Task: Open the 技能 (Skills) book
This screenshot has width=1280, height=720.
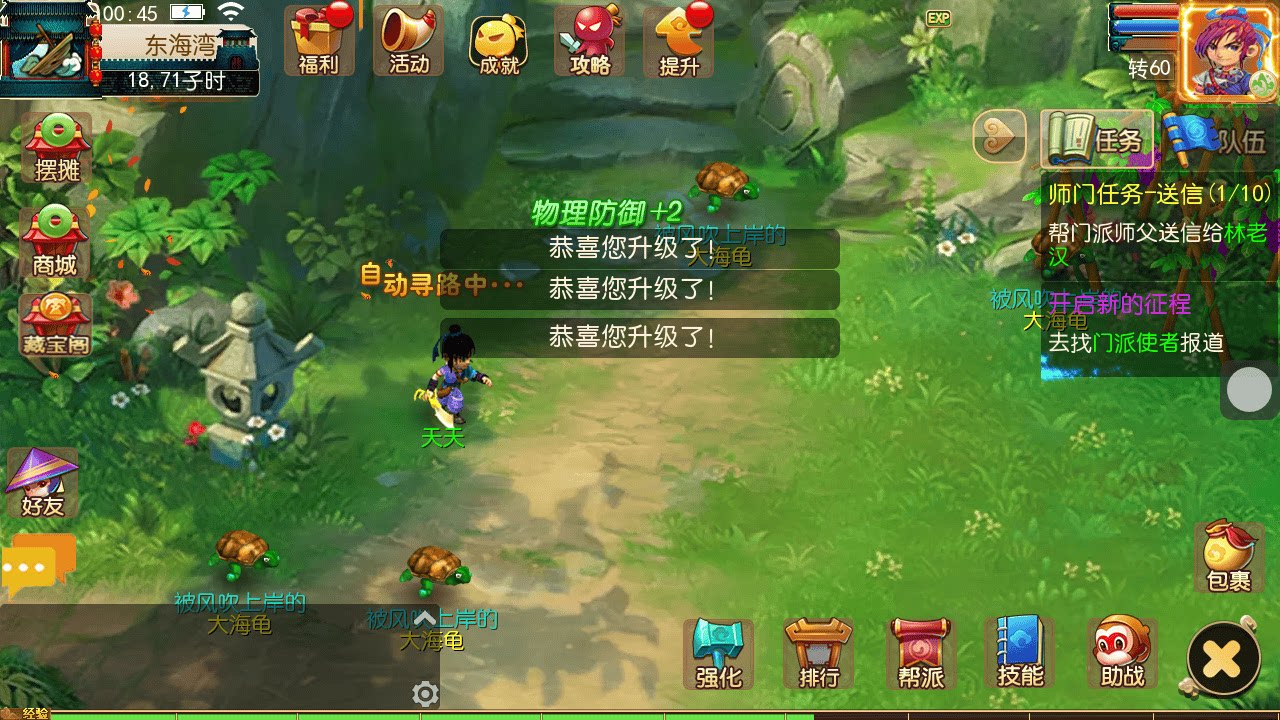Action: tap(1017, 652)
